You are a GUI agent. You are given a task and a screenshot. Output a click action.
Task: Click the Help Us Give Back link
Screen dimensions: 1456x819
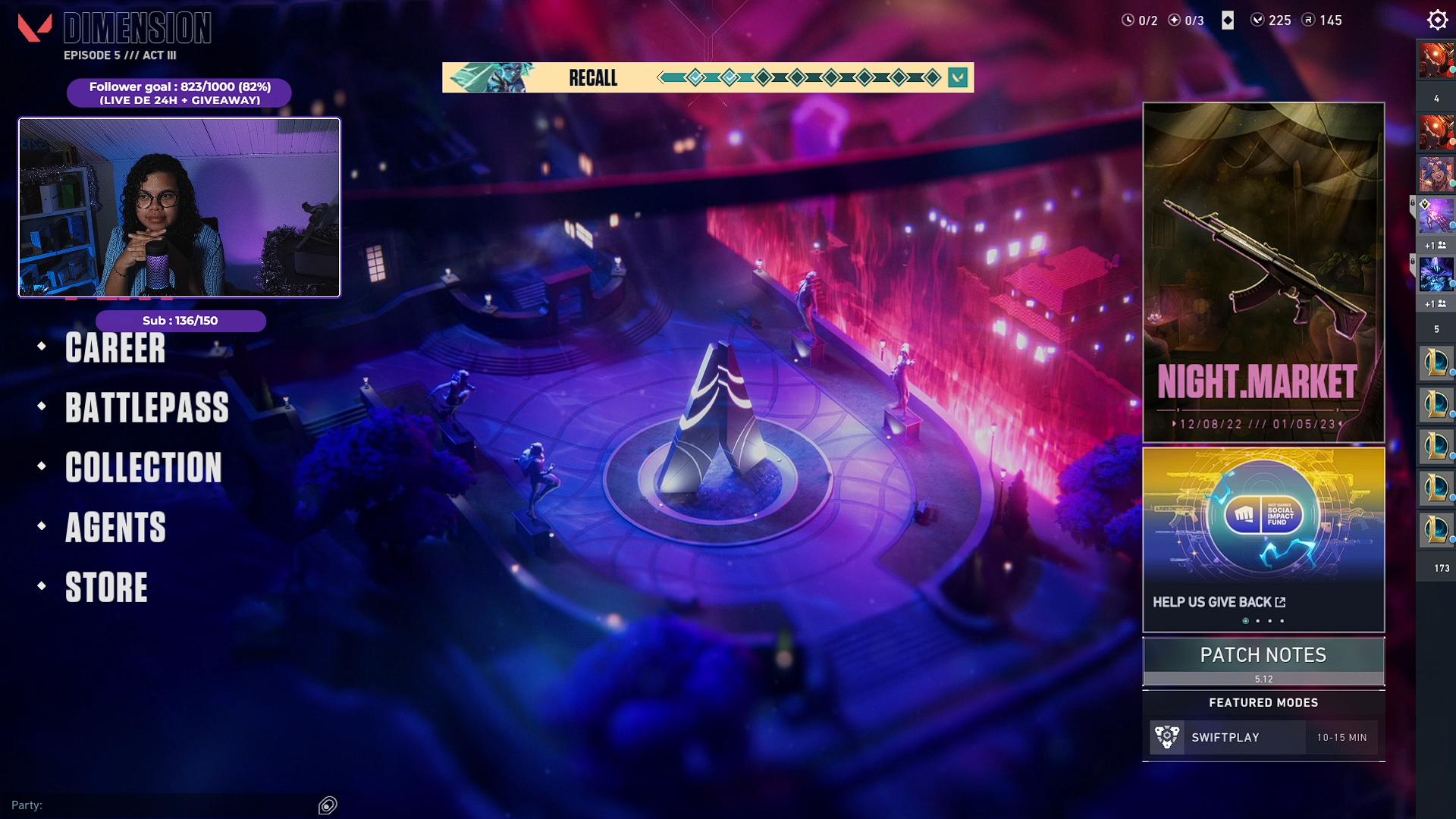pyautogui.click(x=1219, y=602)
